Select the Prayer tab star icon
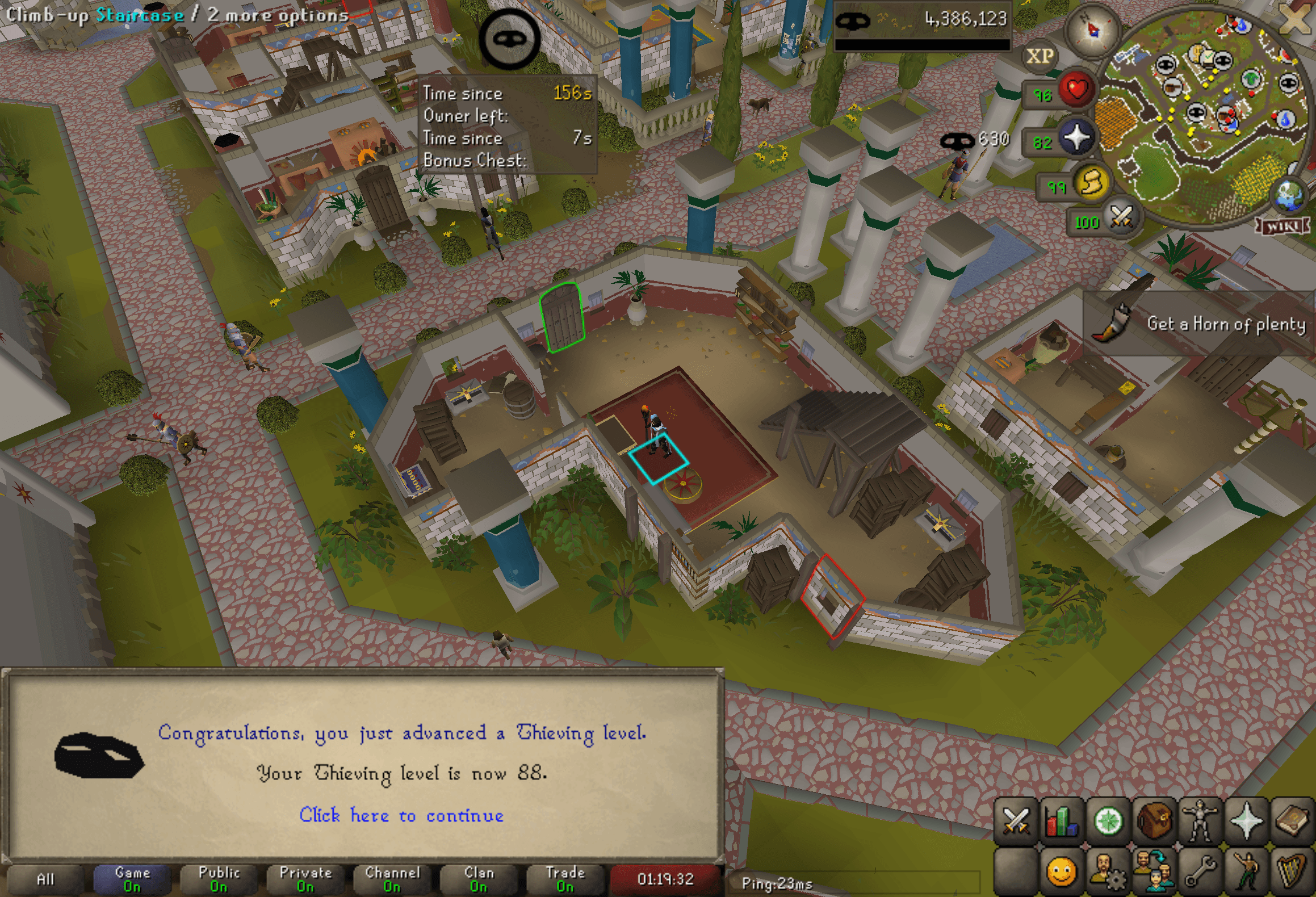This screenshot has width=1316, height=897. click(x=1247, y=818)
